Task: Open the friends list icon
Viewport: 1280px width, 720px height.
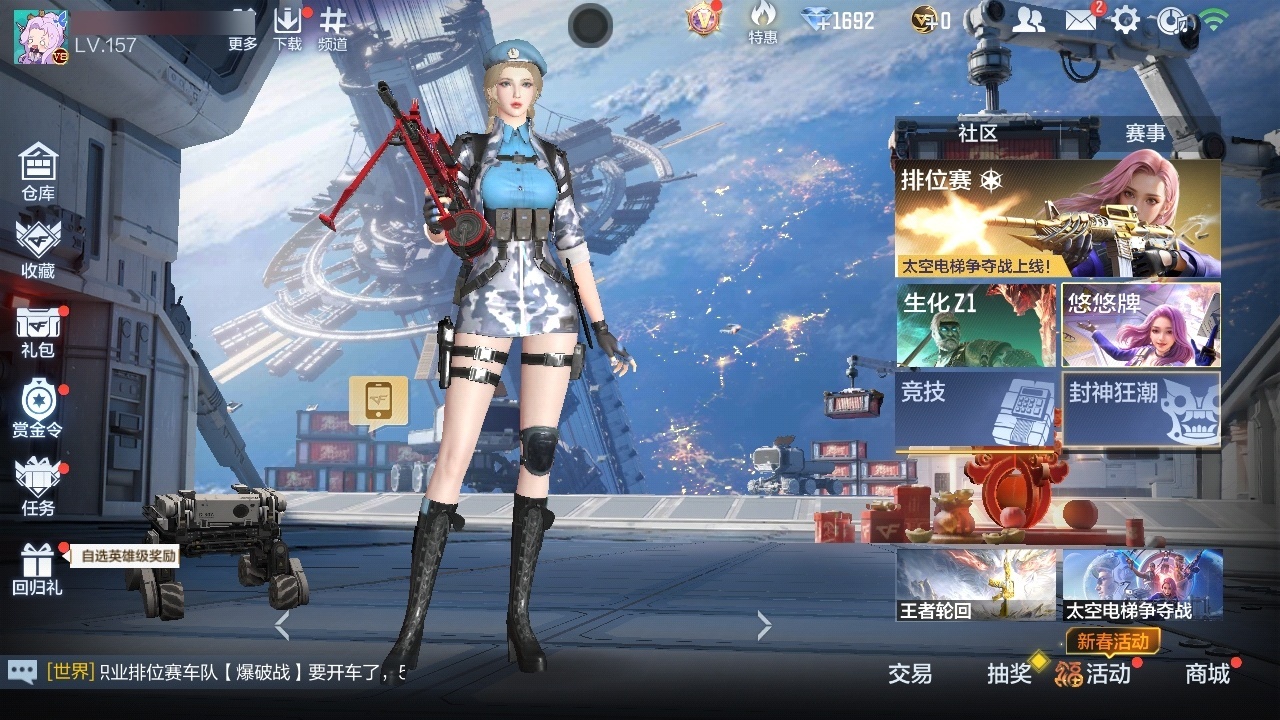Action: pos(1029,18)
